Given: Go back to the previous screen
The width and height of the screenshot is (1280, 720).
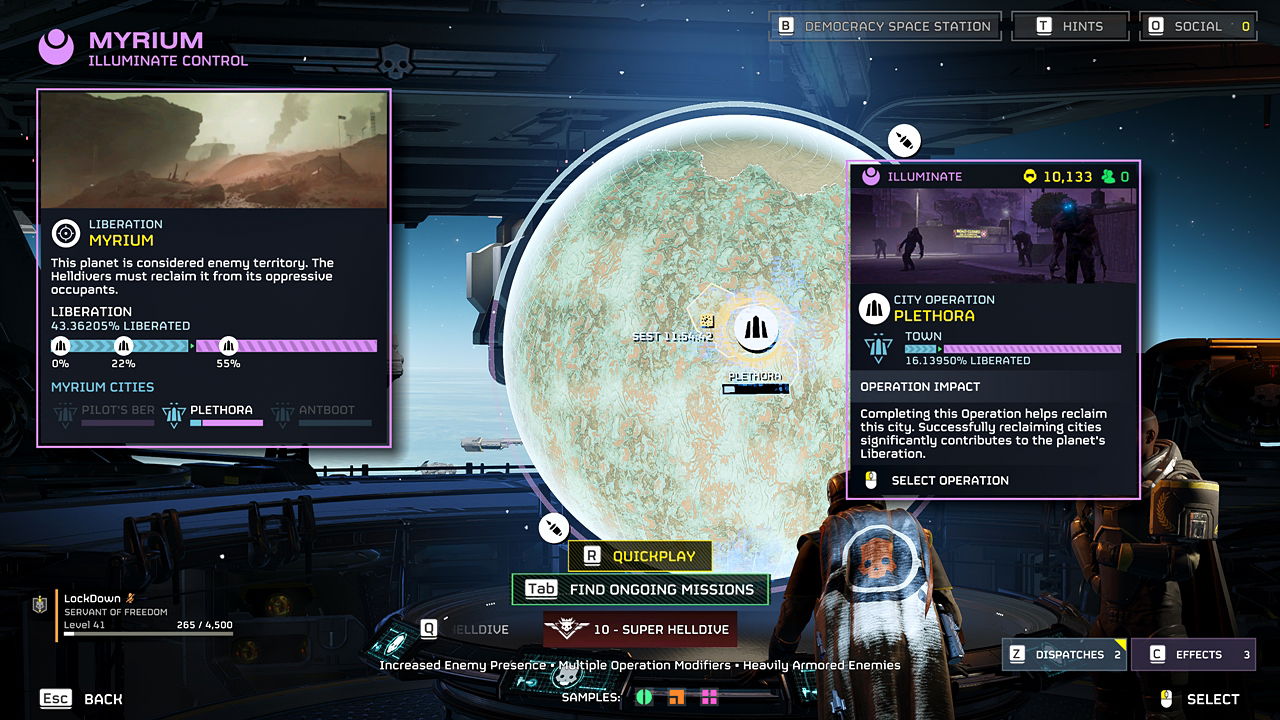Looking at the screenshot, I should click(x=81, y=699).
